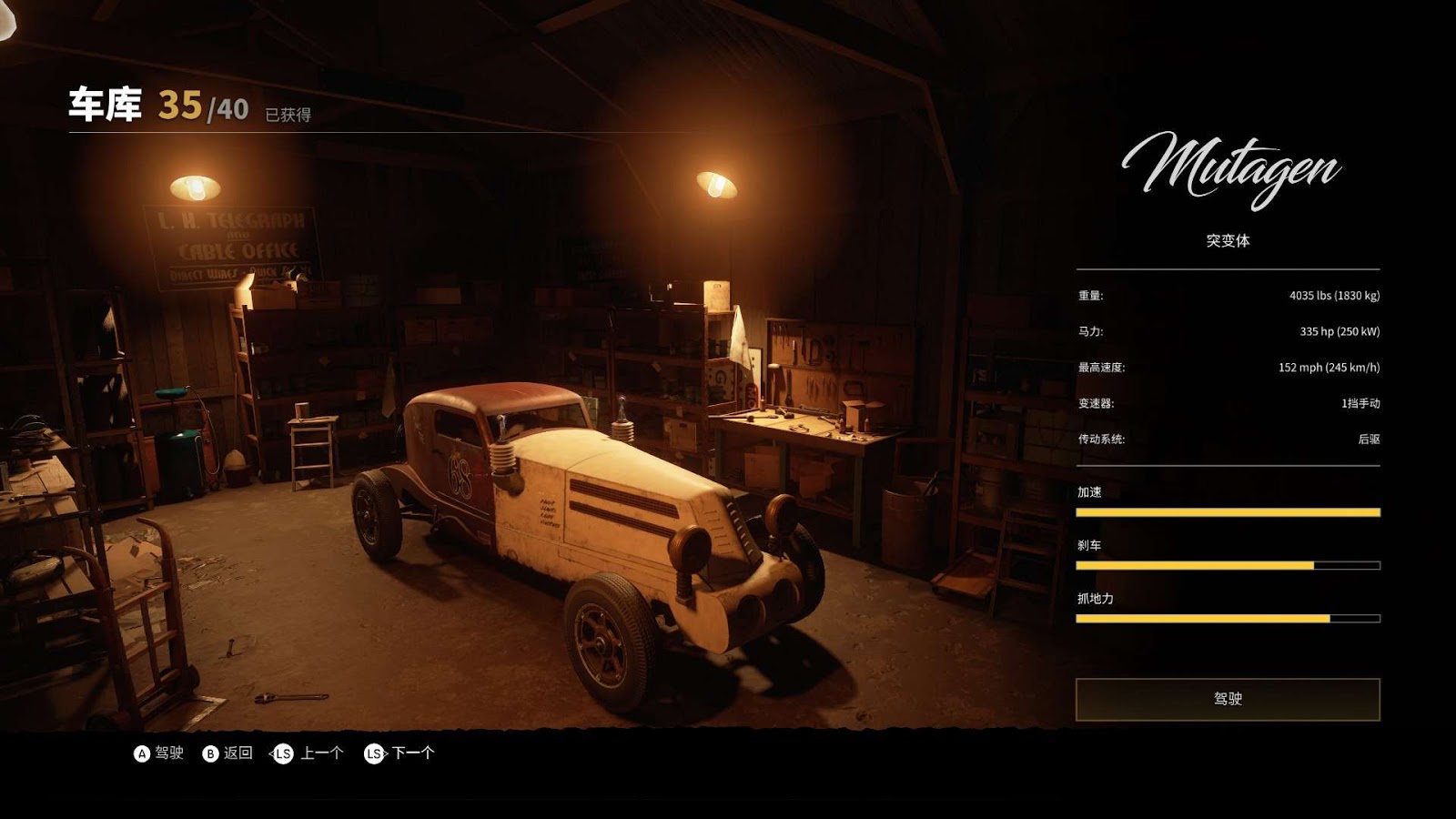Click the 驾驶 button below the stats
The height and width of the screenshot is (819, 1456).
[x=1228, y=699]
